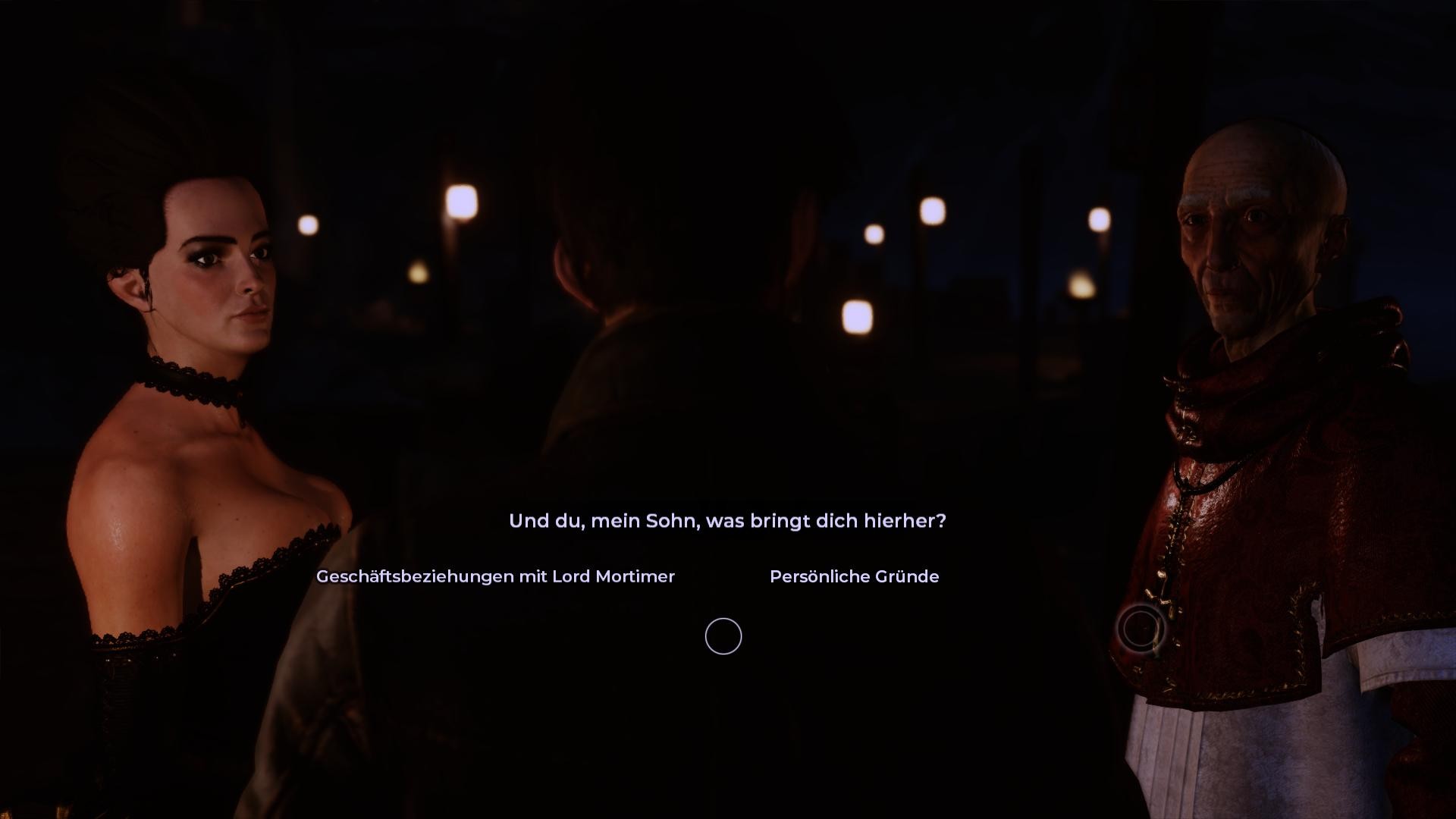Choose "Geschäftsbeziehungen mit Lord Mortimer" reply
Image resolution: width=1456 pixels, height=819 pixels.
[495, 576]
